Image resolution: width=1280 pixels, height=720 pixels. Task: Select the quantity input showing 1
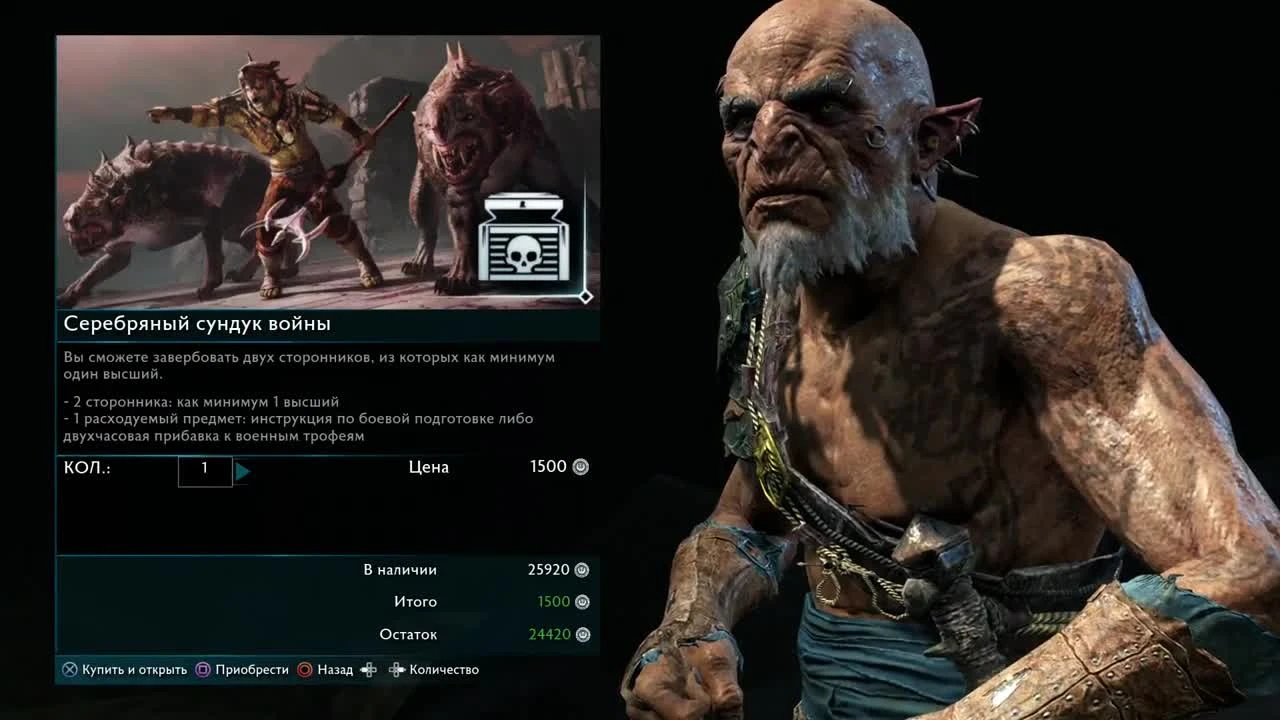tap(205, 471)
